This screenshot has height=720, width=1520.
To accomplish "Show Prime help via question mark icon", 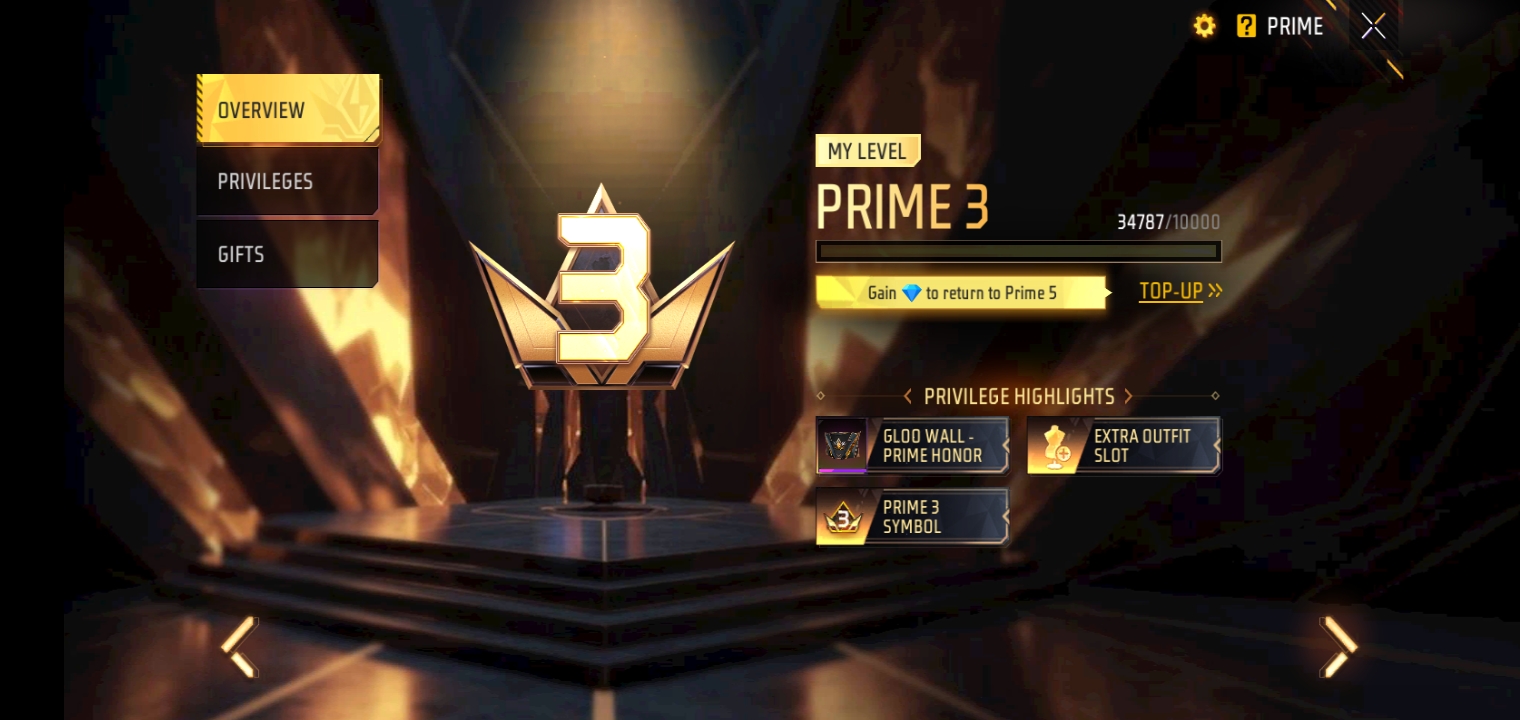I will [x=1246, y=26].
